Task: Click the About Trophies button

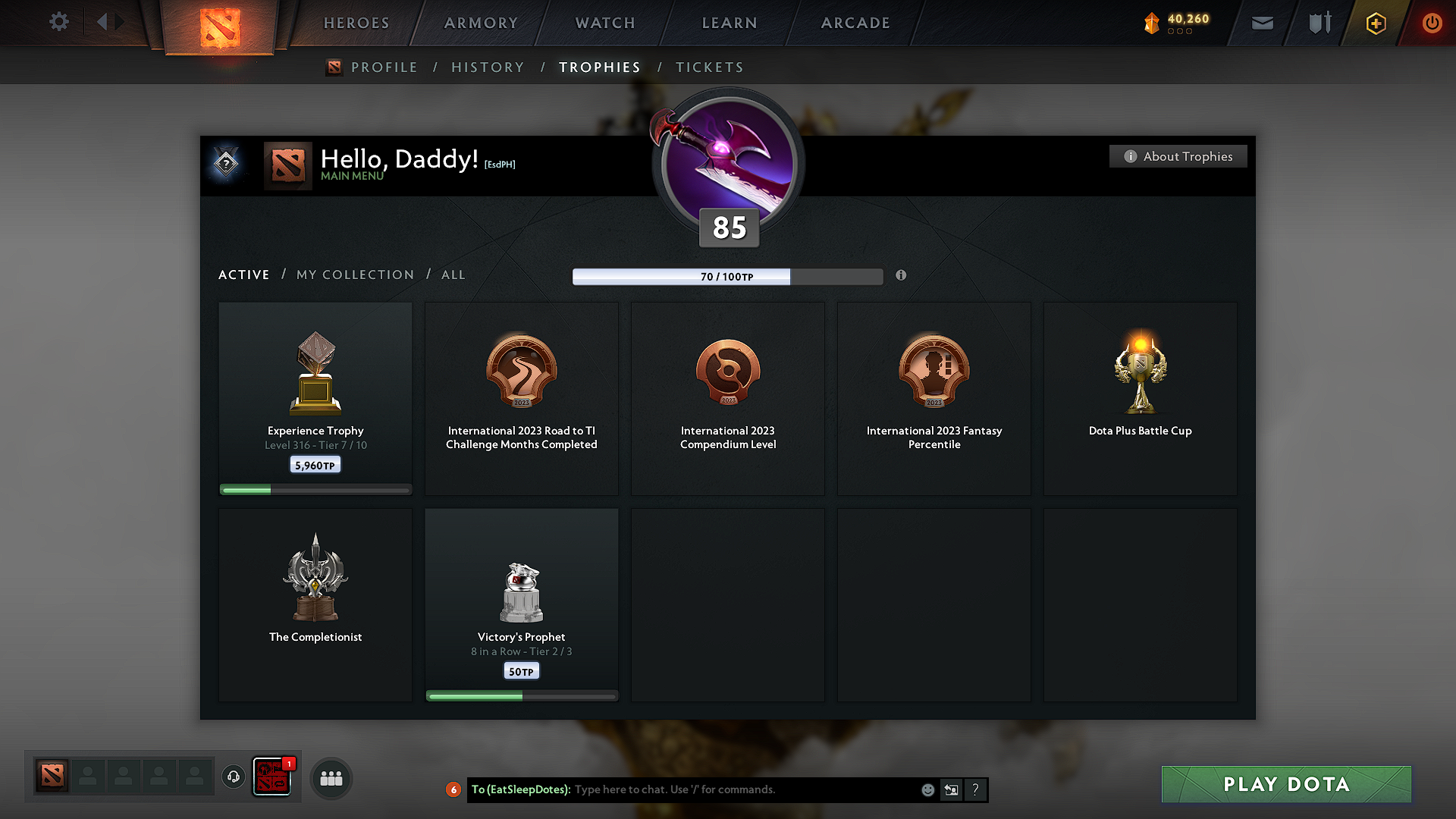Action: point(1178,156)
